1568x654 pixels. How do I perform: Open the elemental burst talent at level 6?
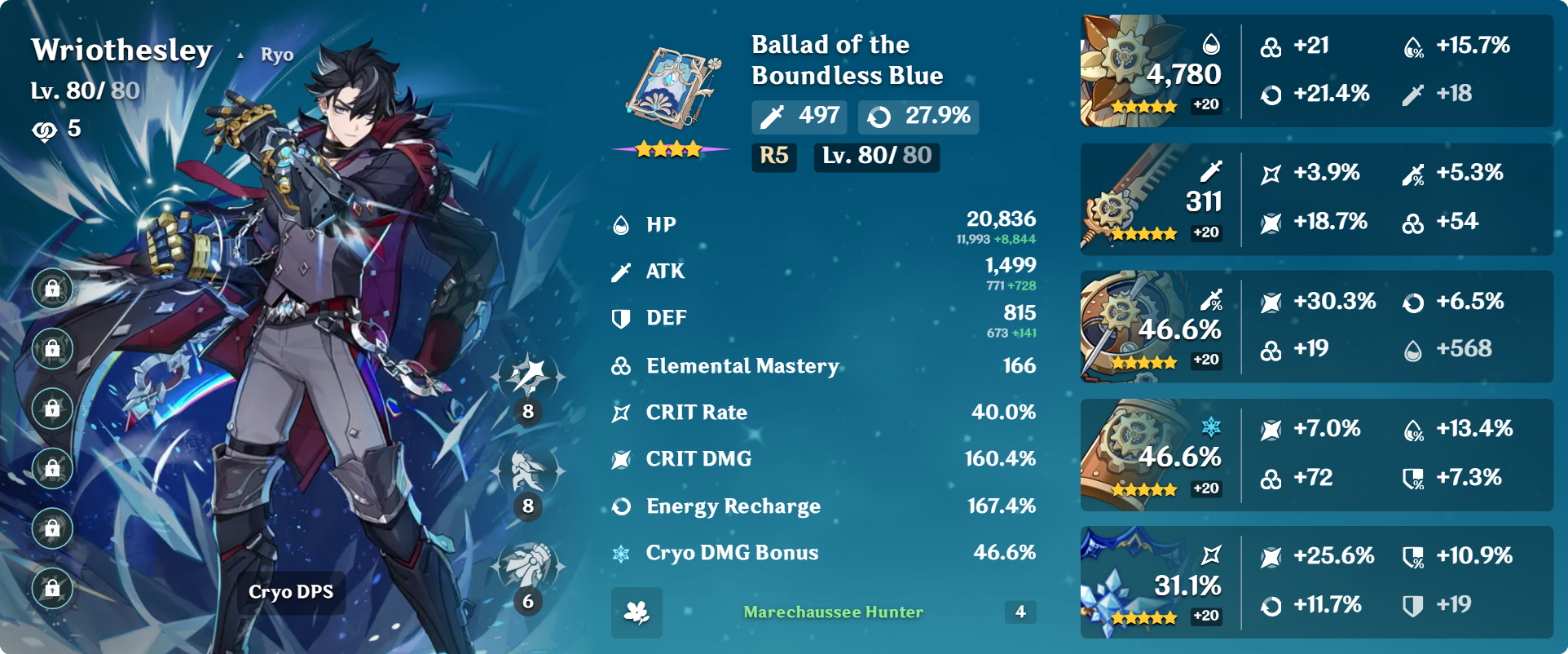point(528,567)
